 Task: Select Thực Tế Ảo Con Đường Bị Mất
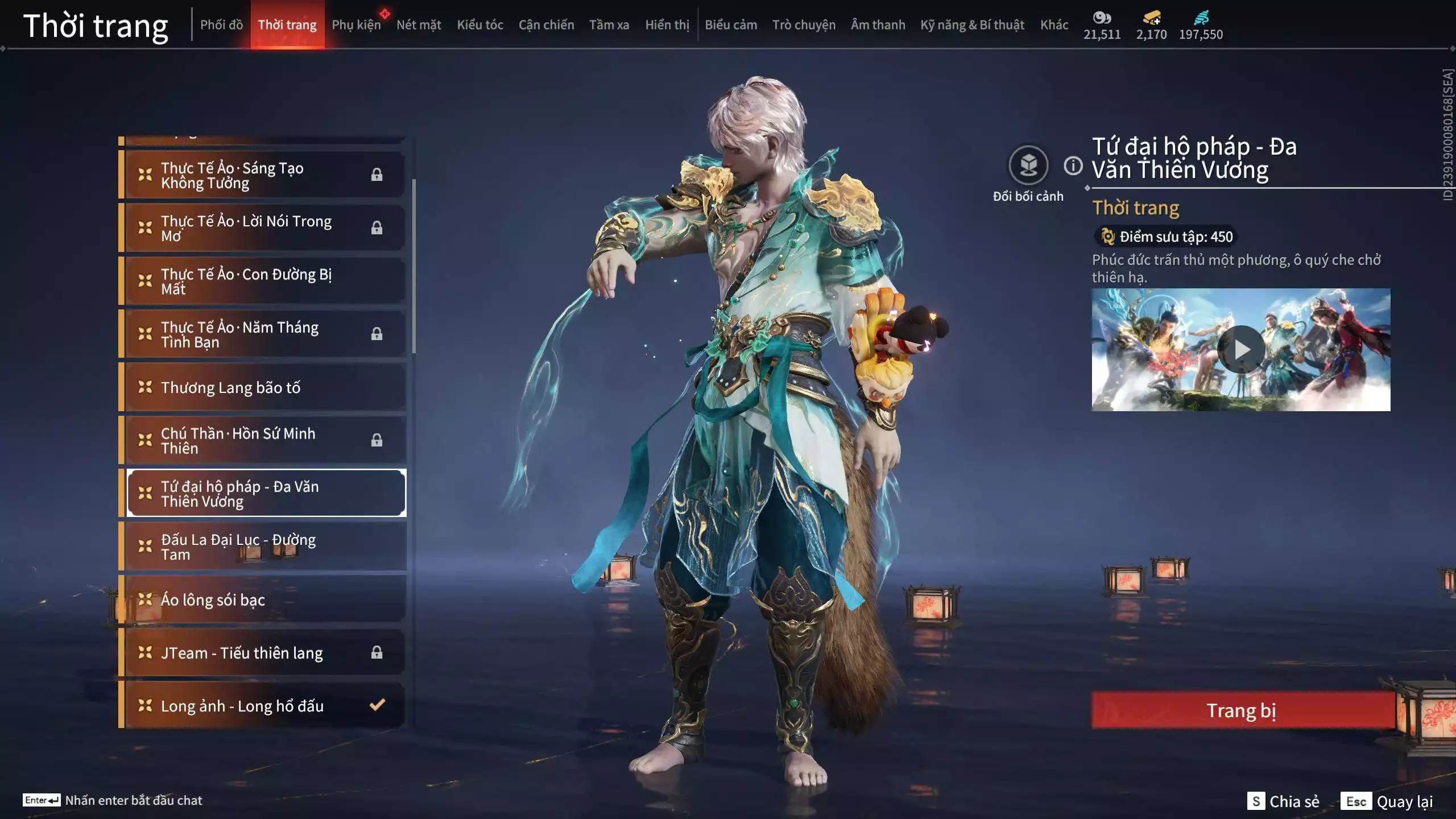pyautogui.click(x=265, y=281)
